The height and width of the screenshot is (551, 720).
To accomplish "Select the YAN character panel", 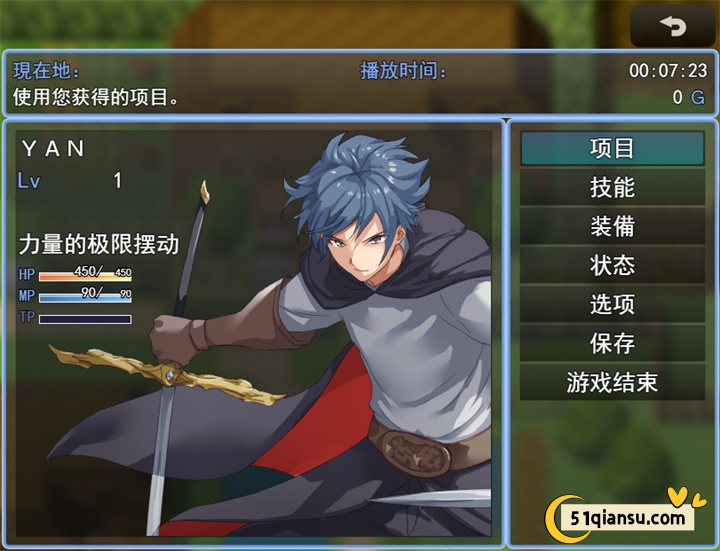I will (254, 330).
